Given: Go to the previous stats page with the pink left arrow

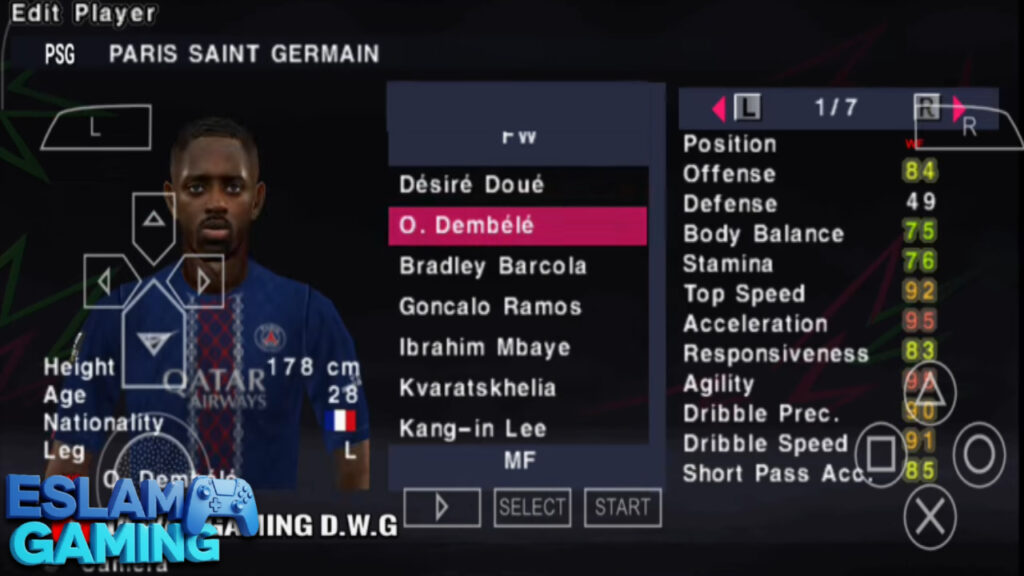Looking at the screenshot, I should point(718,108).
